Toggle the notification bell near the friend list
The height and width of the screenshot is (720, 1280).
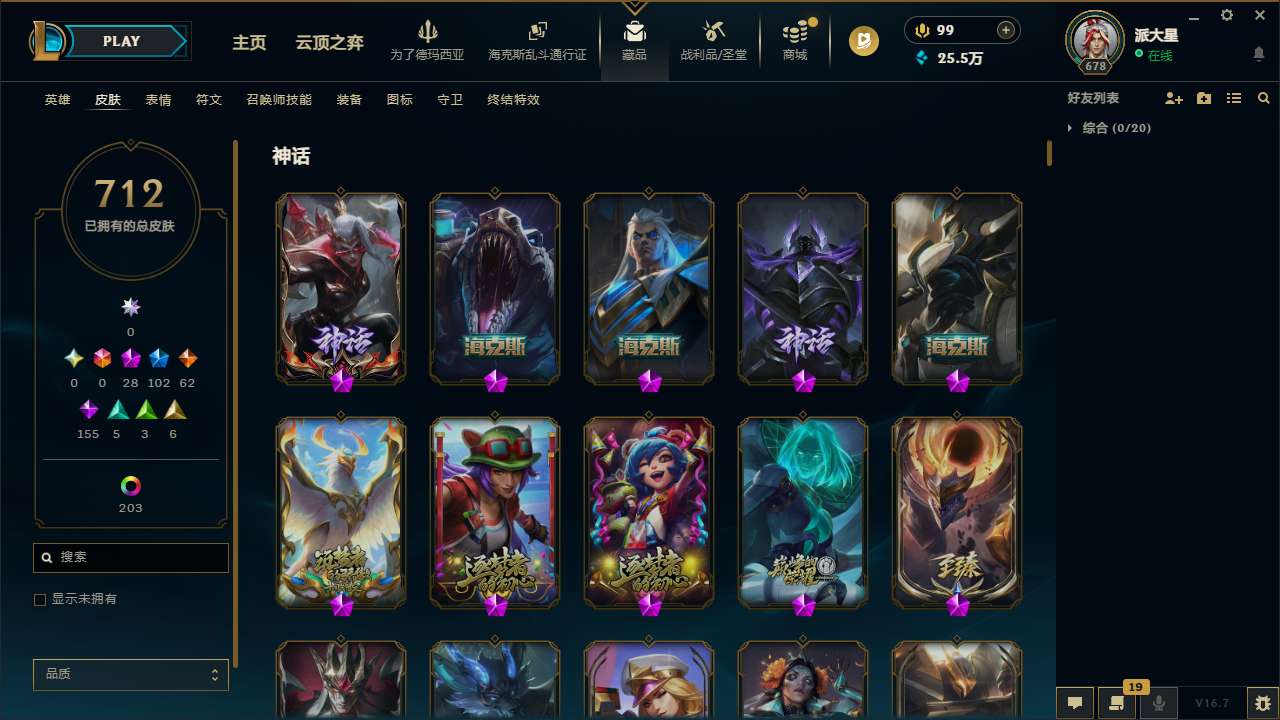[1259, 53]
